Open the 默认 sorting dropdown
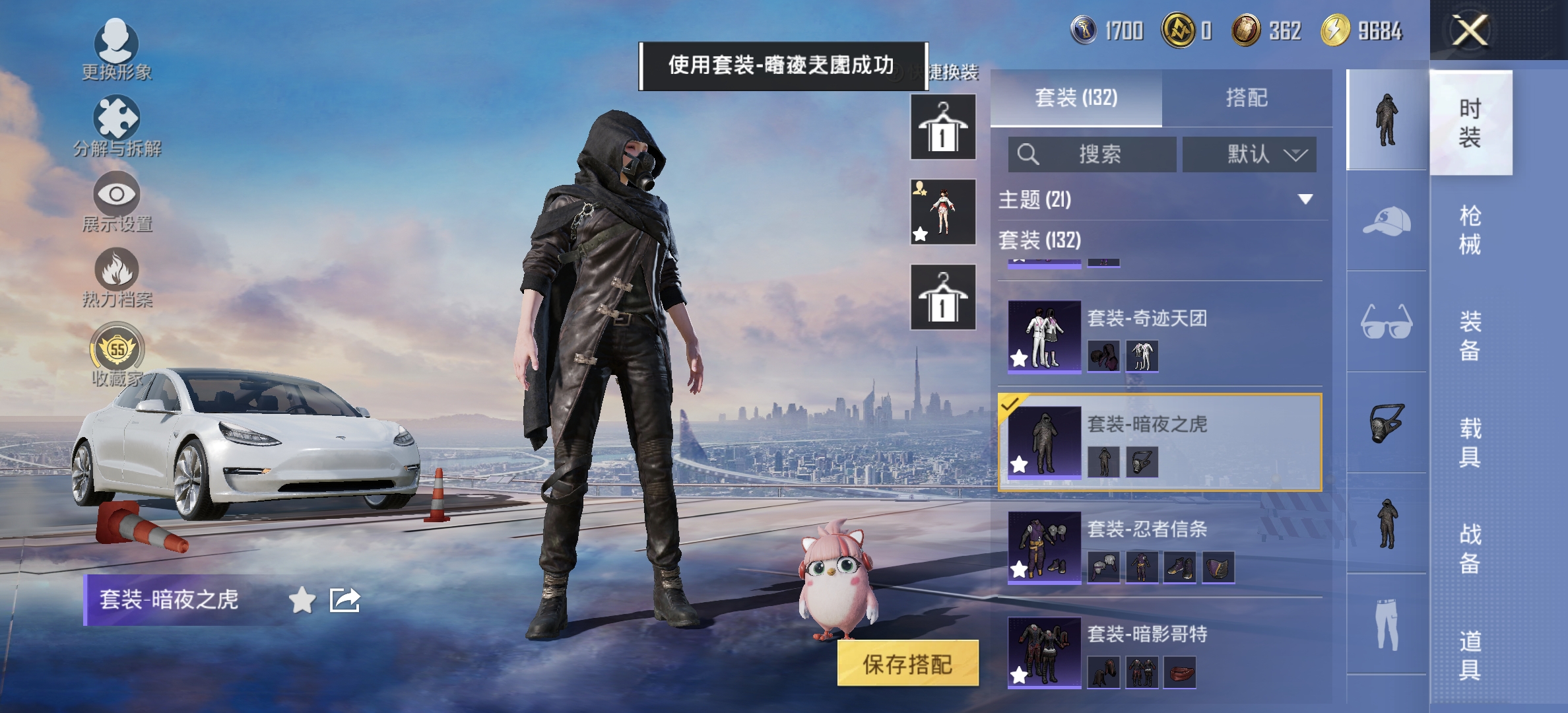Image resolution: width=1568 pixels, height=713 pixels. pyautogui.click(x=1249, y=154)
